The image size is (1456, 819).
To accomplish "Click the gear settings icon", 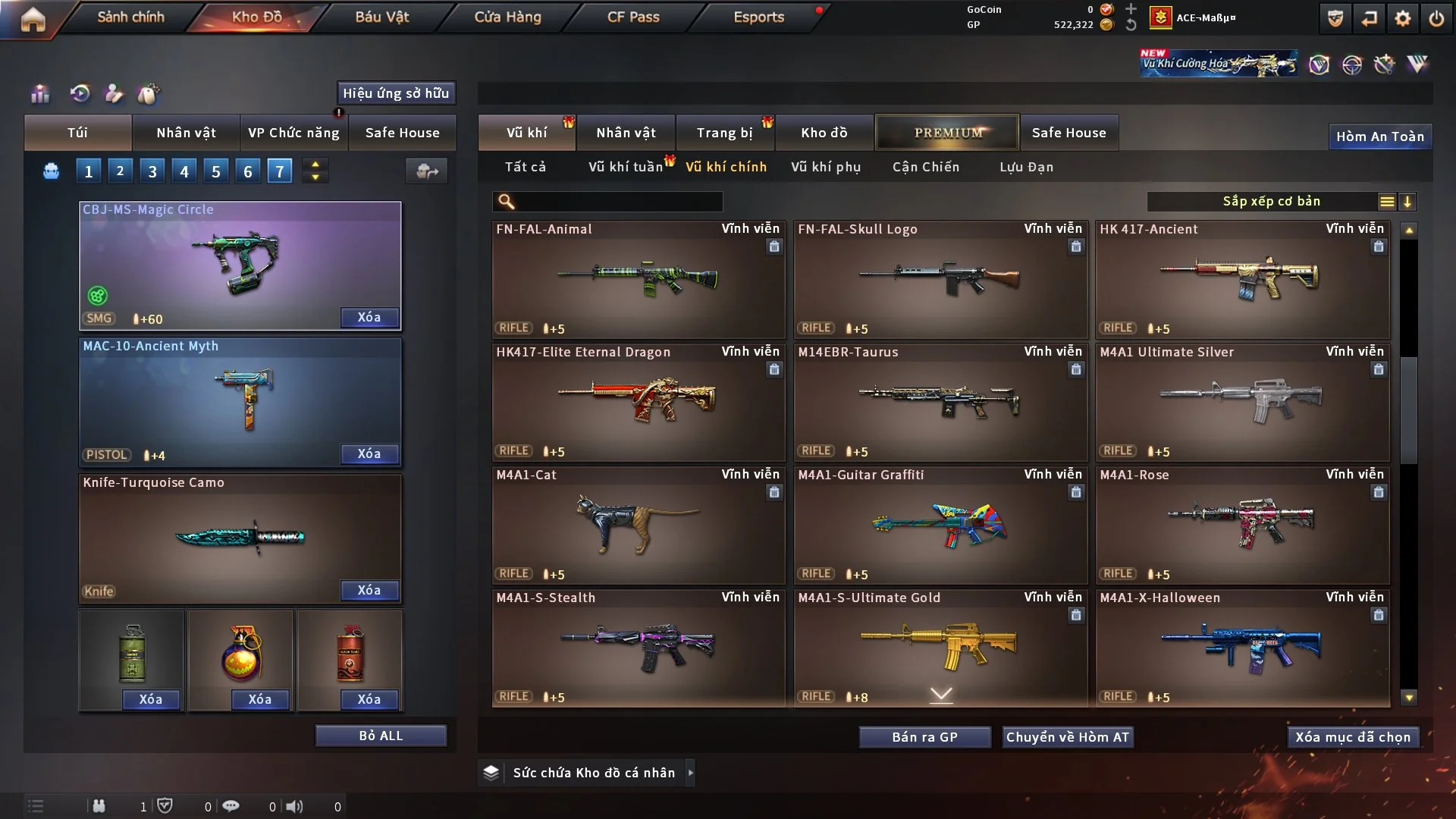I will (1402, 18).
